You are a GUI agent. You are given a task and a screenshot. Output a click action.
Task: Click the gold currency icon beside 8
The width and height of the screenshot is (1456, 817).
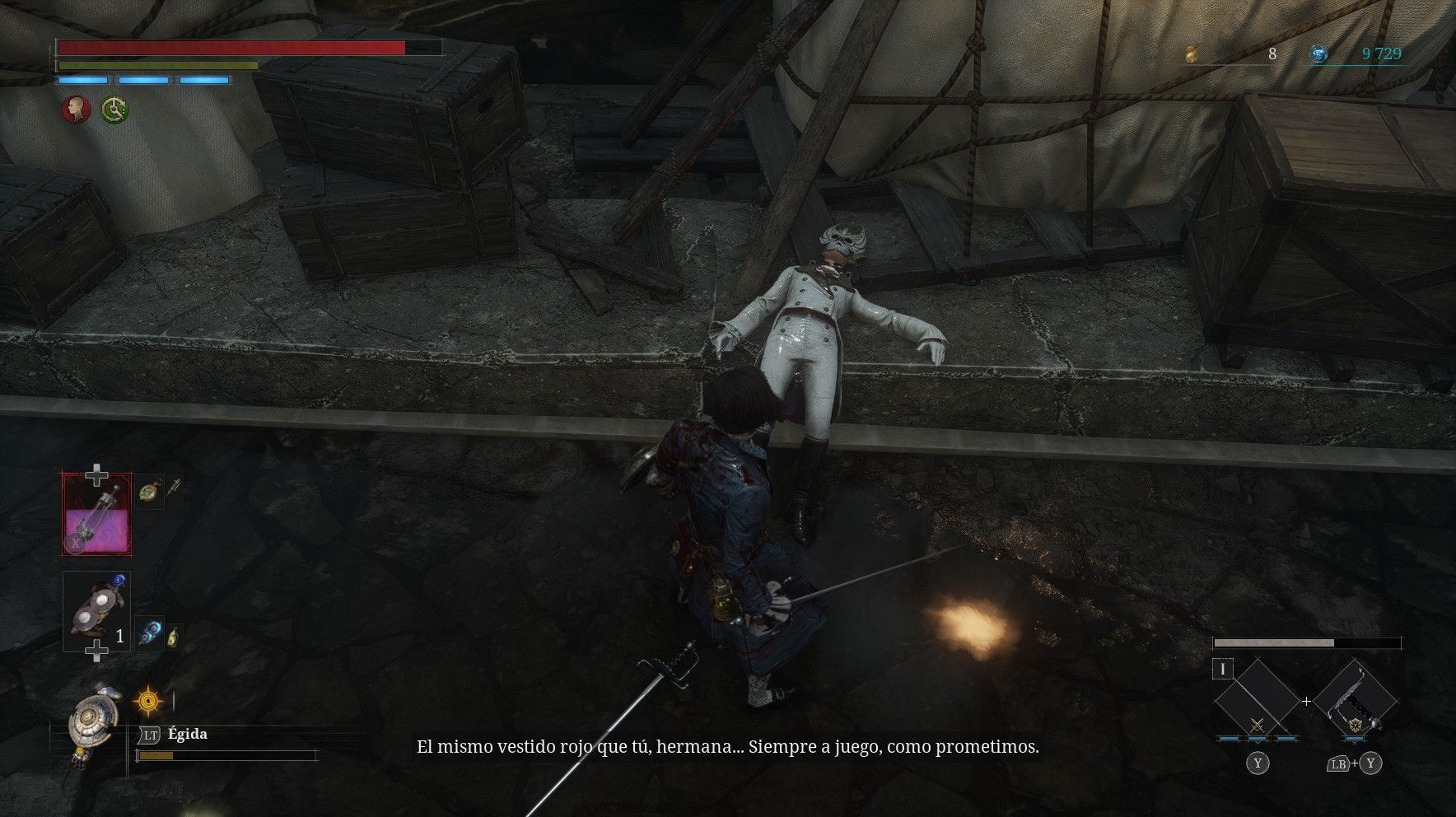(x=1191, y=54)
